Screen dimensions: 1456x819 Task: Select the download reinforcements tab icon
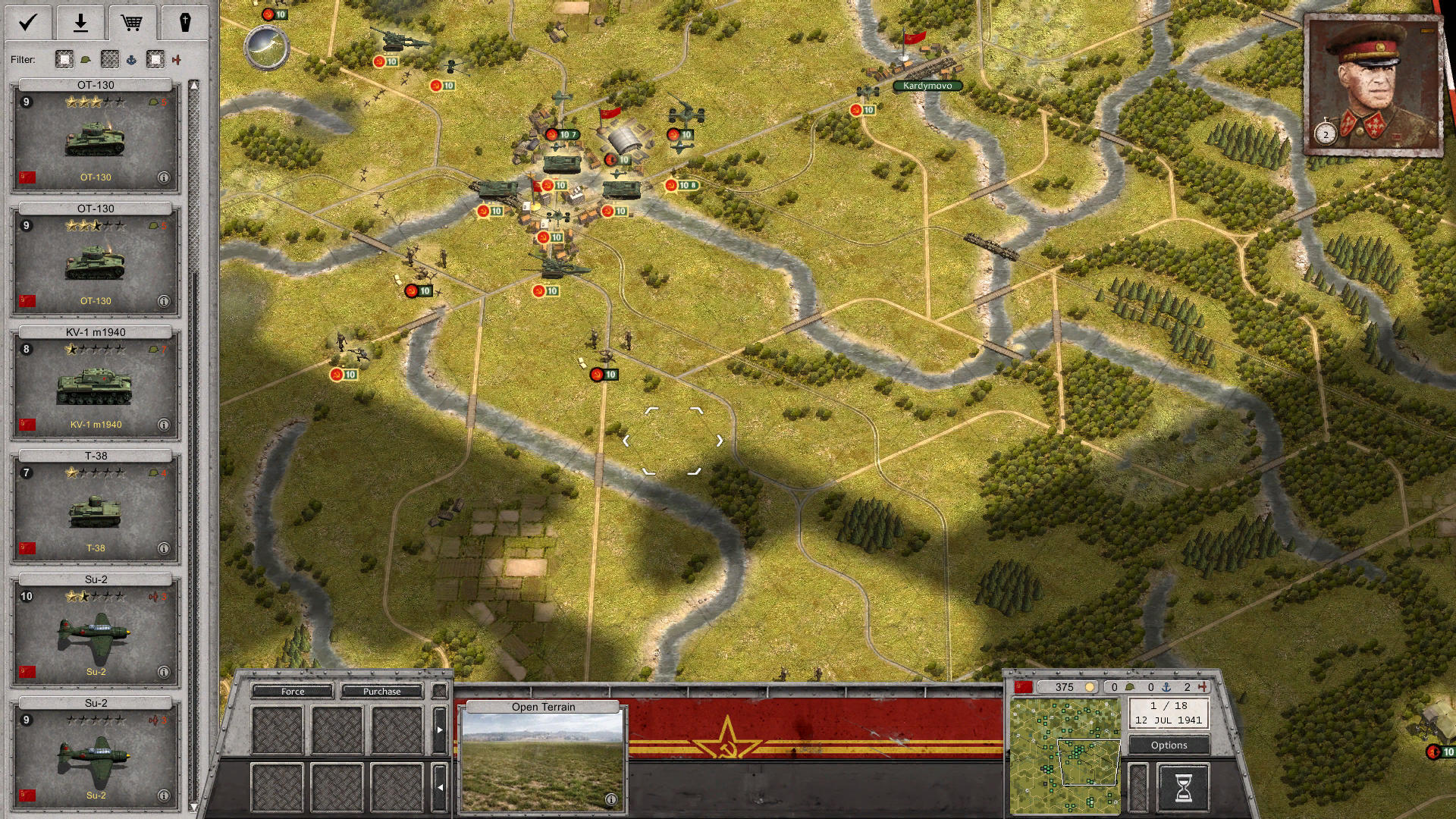pyautogui.click(x=80, y=22)
